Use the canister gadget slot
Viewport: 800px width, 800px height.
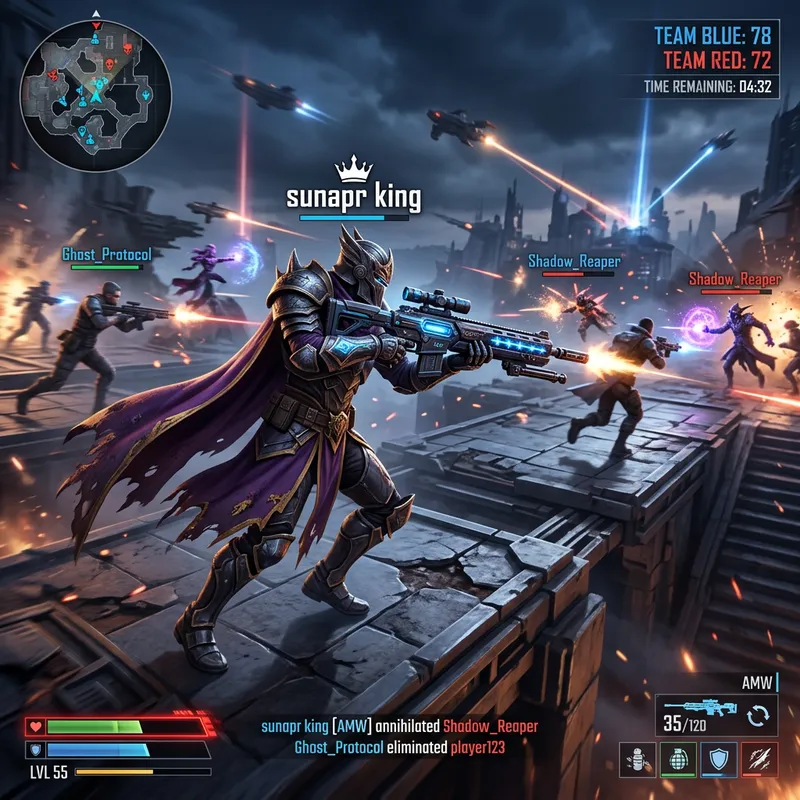(637, 759)
